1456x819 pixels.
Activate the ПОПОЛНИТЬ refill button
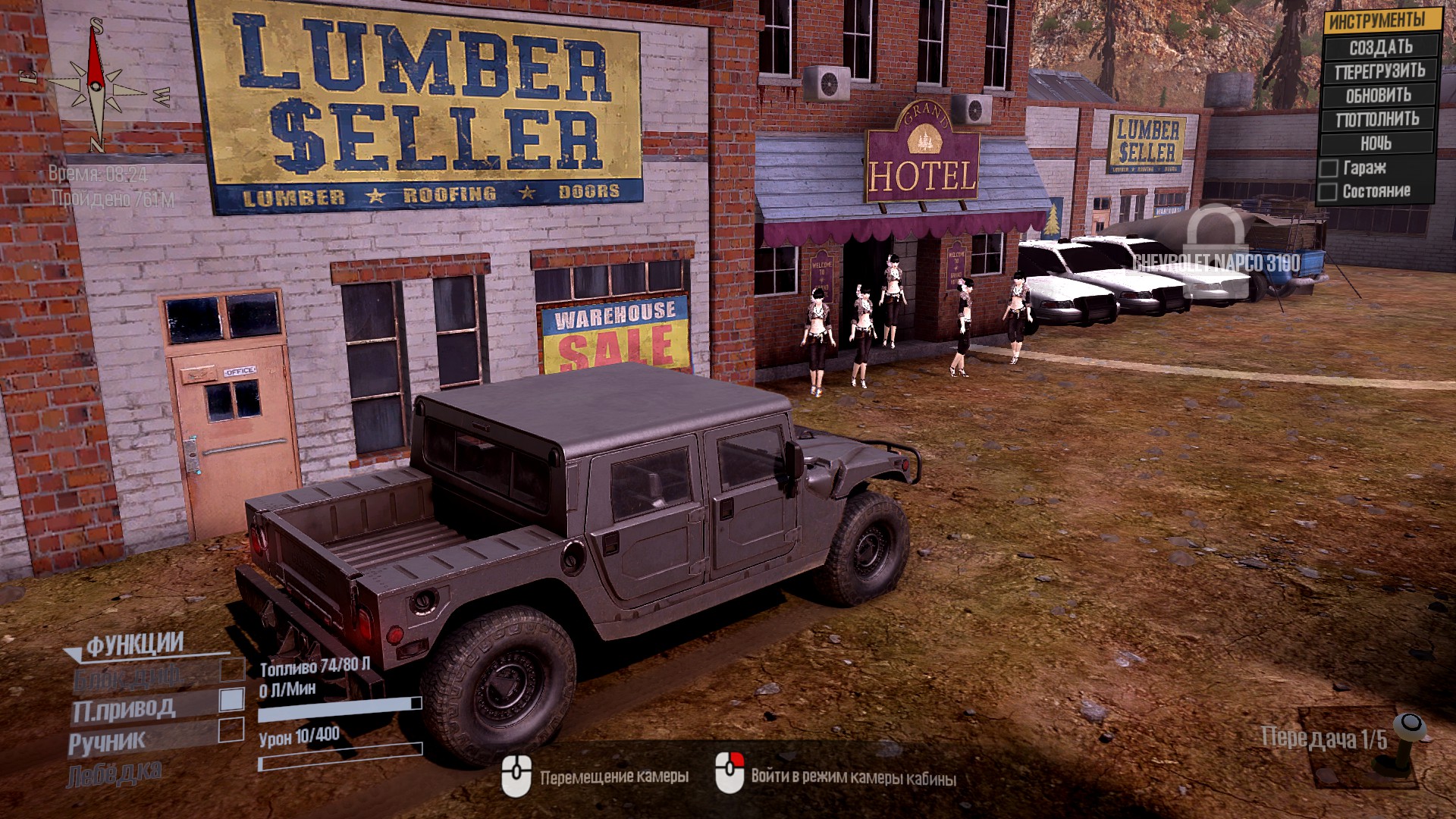click(1377, 119)
